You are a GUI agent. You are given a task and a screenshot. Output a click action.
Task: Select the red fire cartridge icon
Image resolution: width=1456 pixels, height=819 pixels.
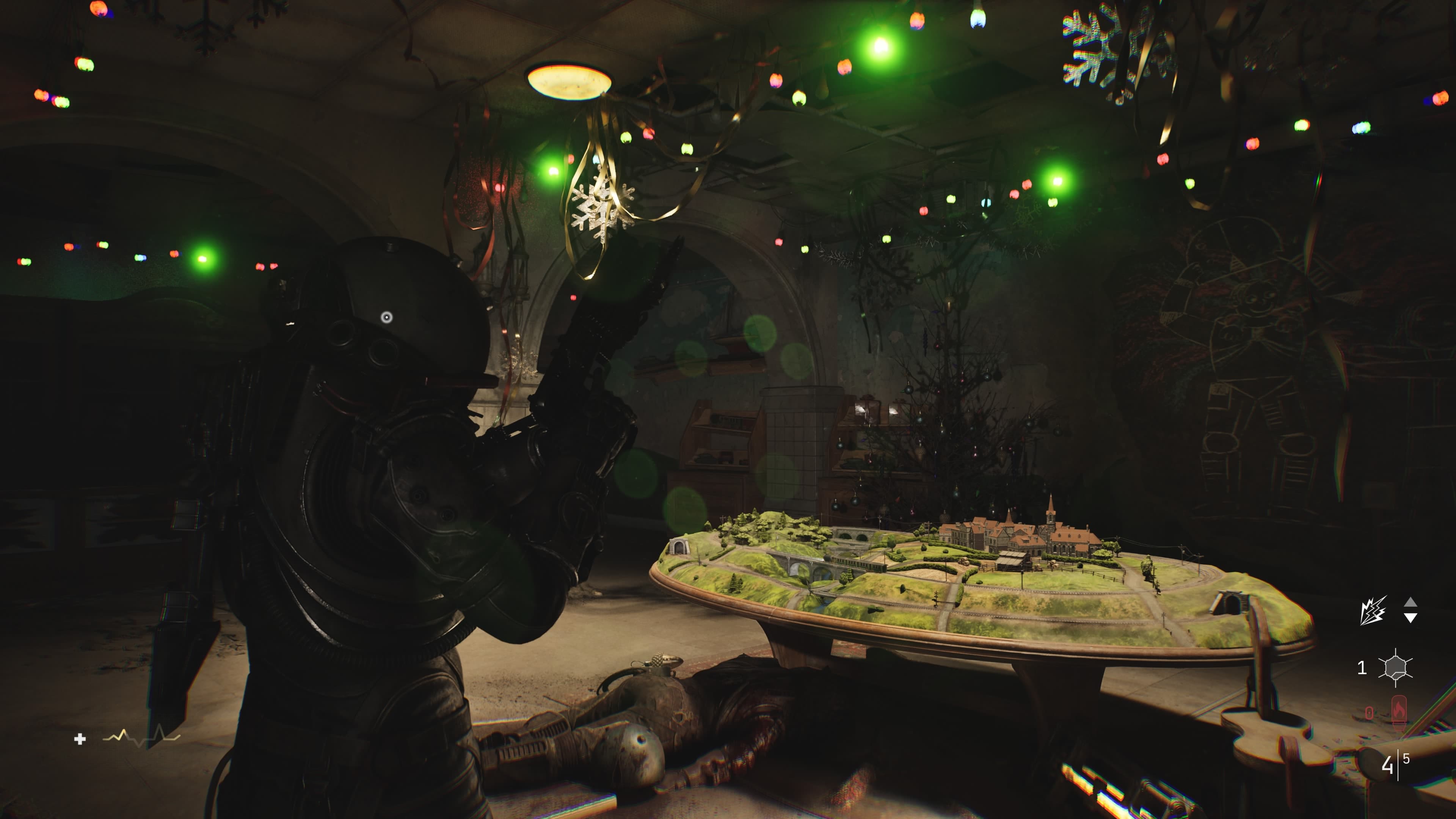tap(1398, 712)
